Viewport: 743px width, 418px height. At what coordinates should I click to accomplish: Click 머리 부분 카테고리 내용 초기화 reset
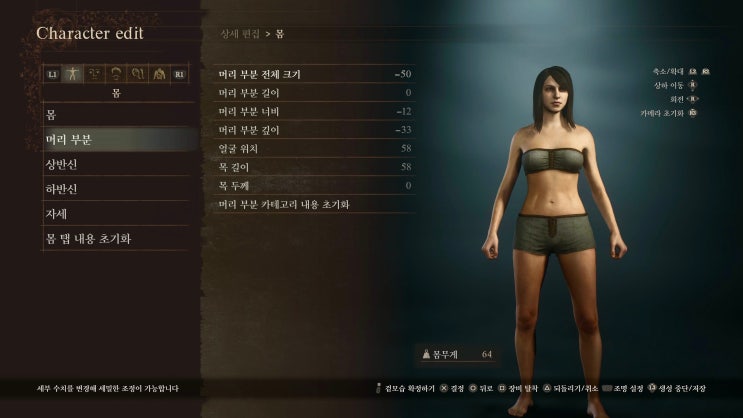316,204
